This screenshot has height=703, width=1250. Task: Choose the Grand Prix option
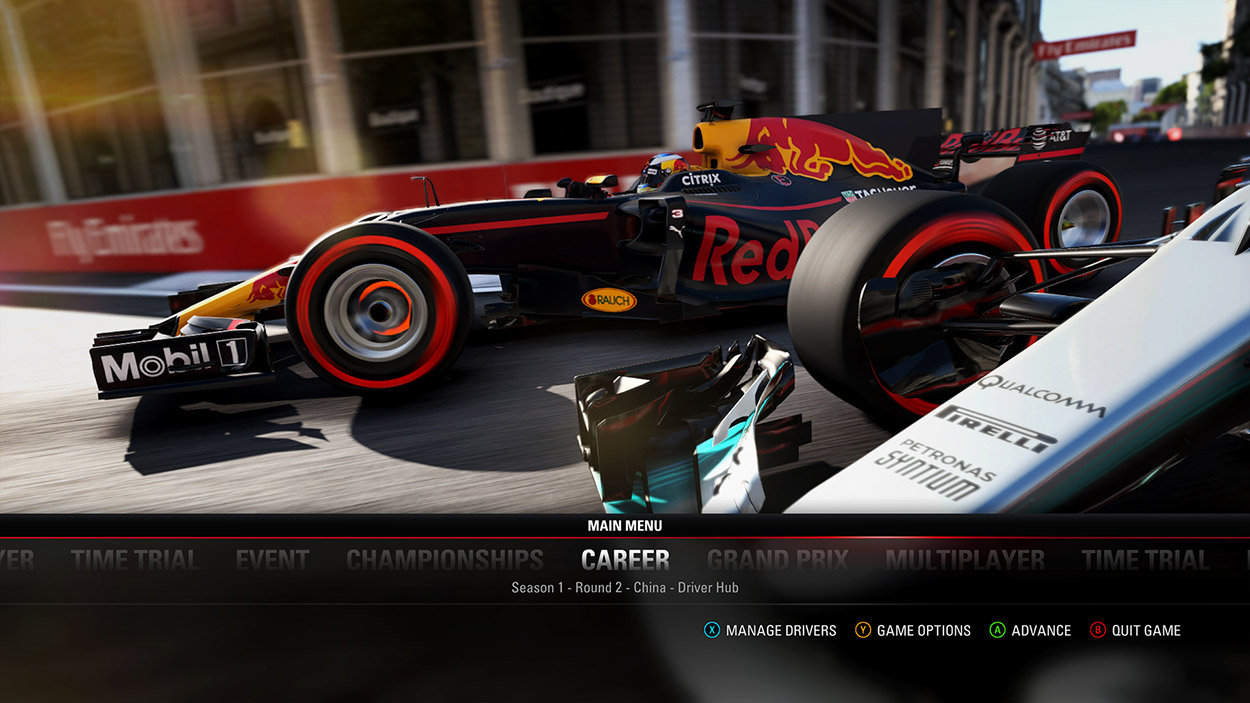777,560
